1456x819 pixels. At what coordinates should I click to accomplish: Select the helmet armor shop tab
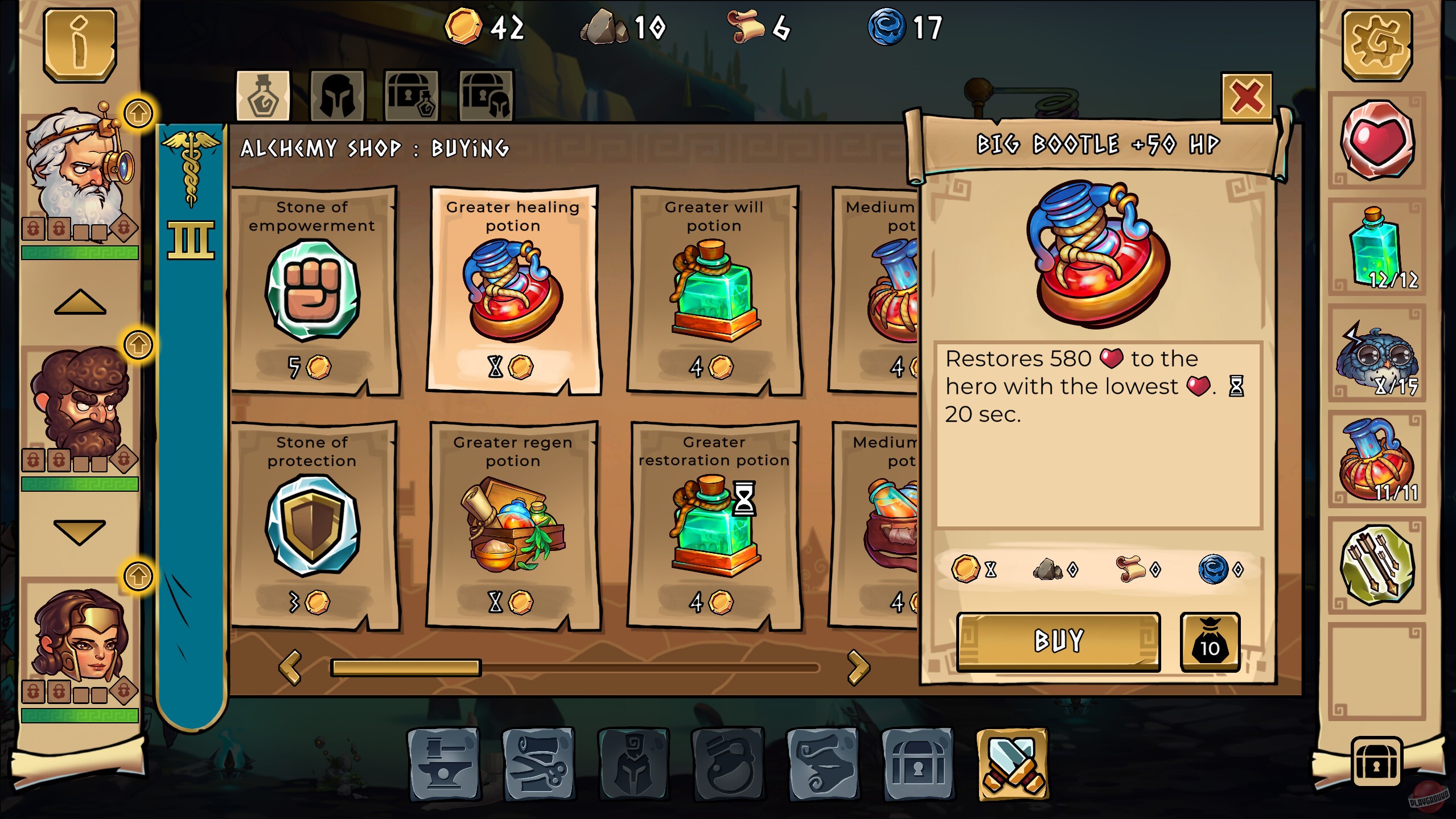click(338, 97)
